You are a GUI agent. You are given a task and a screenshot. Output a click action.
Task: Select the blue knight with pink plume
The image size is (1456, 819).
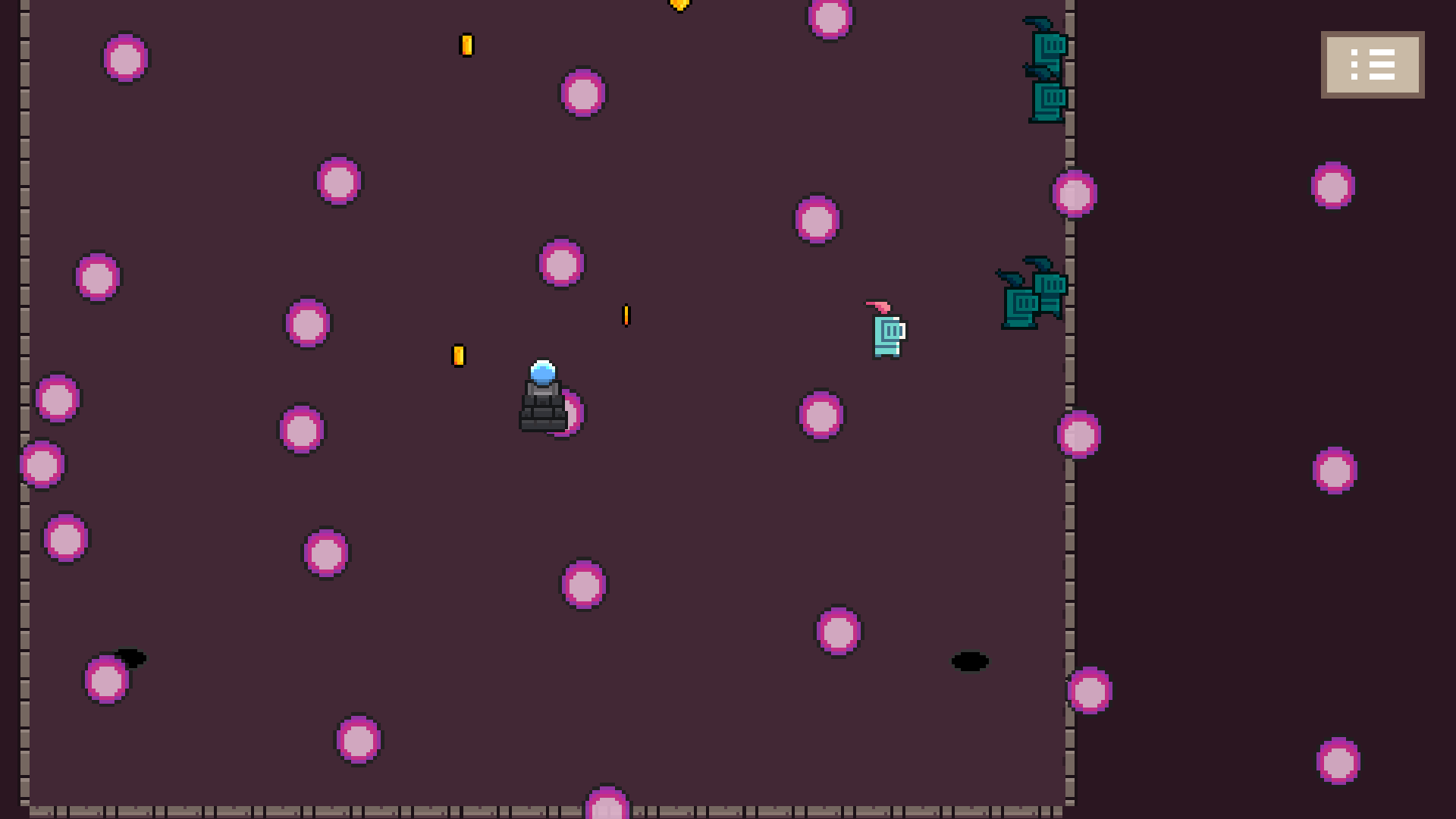tap(886, 334)
